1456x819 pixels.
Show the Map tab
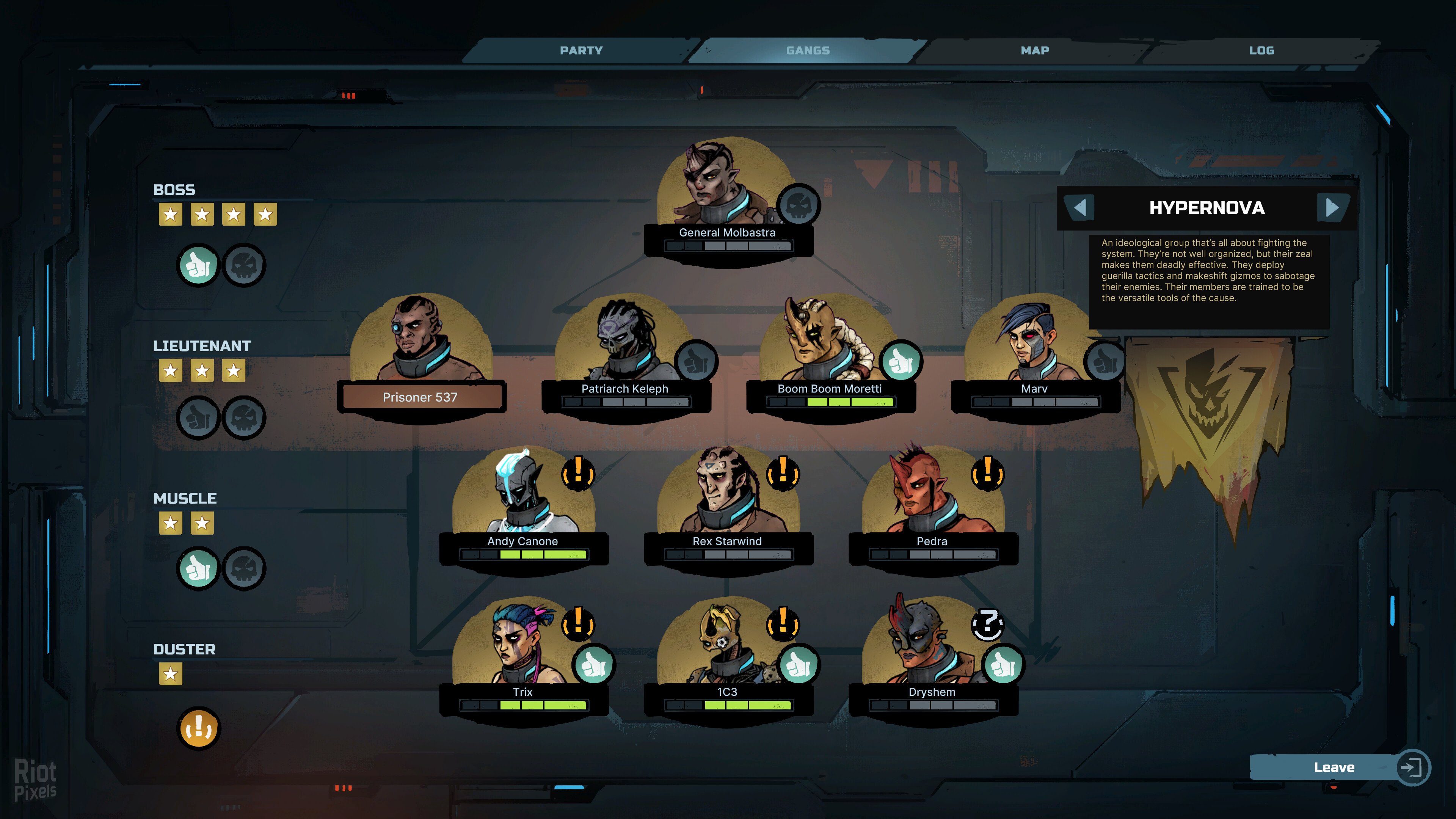1034,50
